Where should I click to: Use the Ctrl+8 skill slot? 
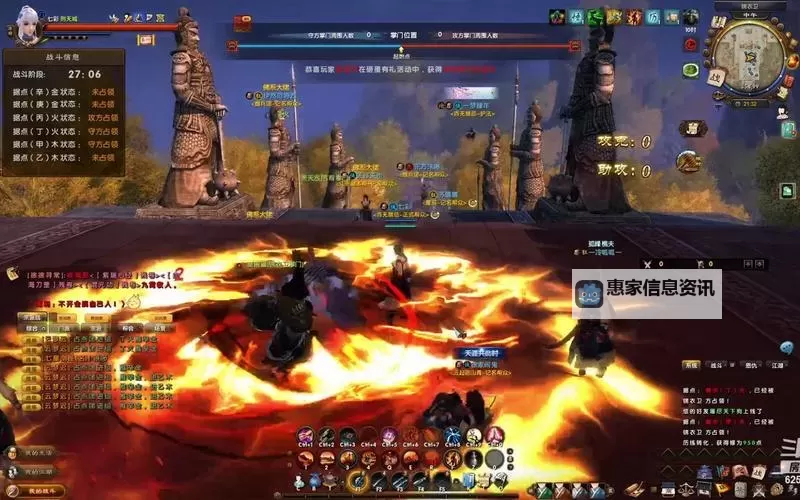(x=453, y=436)
